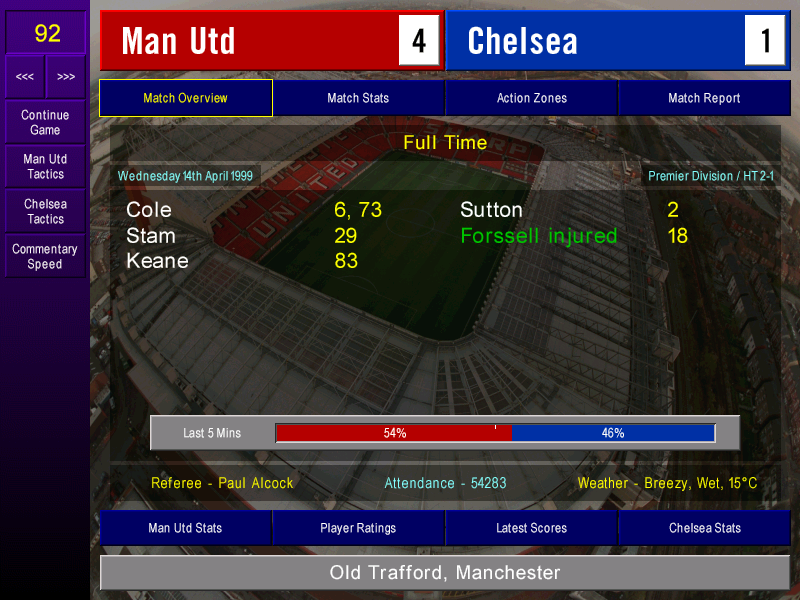Open Chelsea Tactics screen
Screen dimensions: 800x600
[x=45, y=211]
